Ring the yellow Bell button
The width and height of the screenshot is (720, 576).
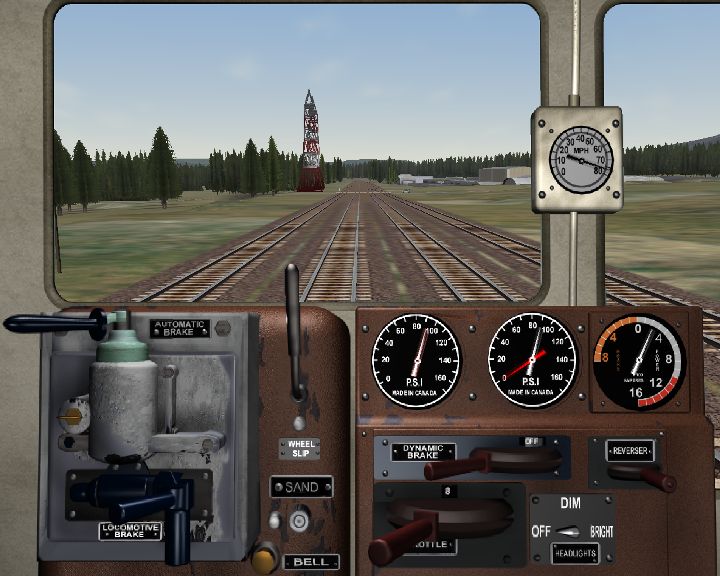pos(264,557)
